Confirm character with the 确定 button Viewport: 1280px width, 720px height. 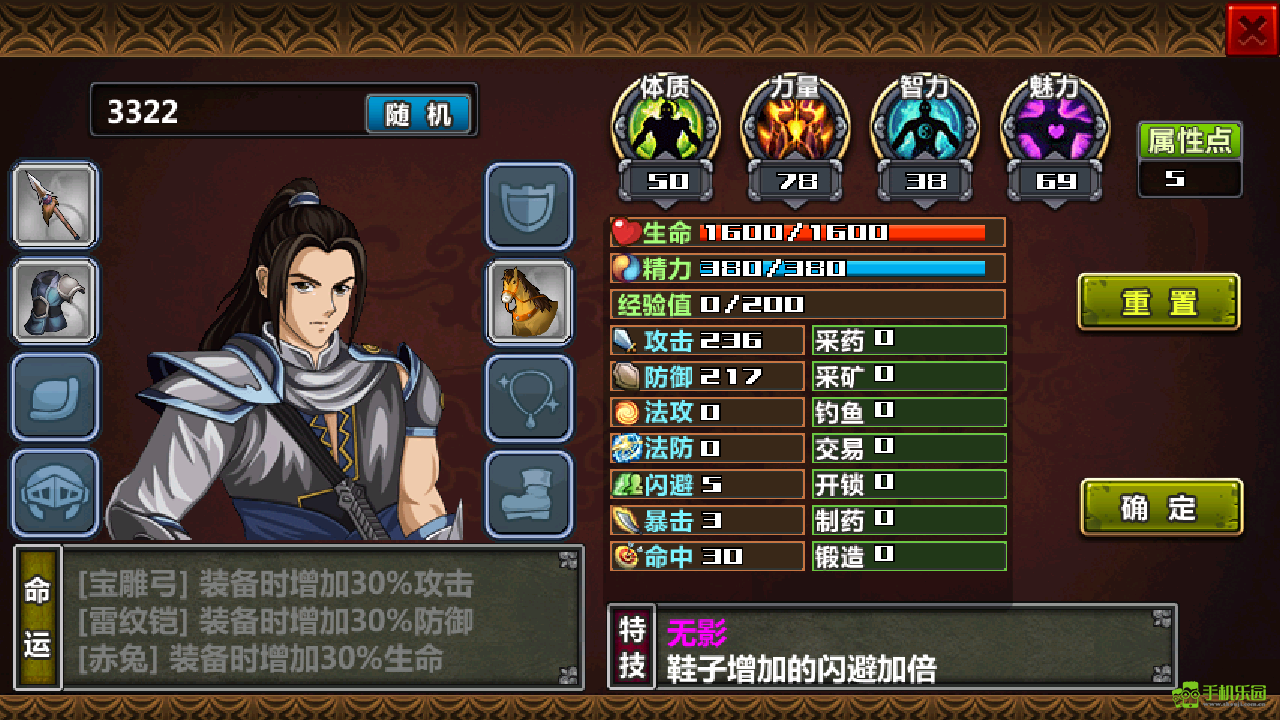pos(1161,508)
